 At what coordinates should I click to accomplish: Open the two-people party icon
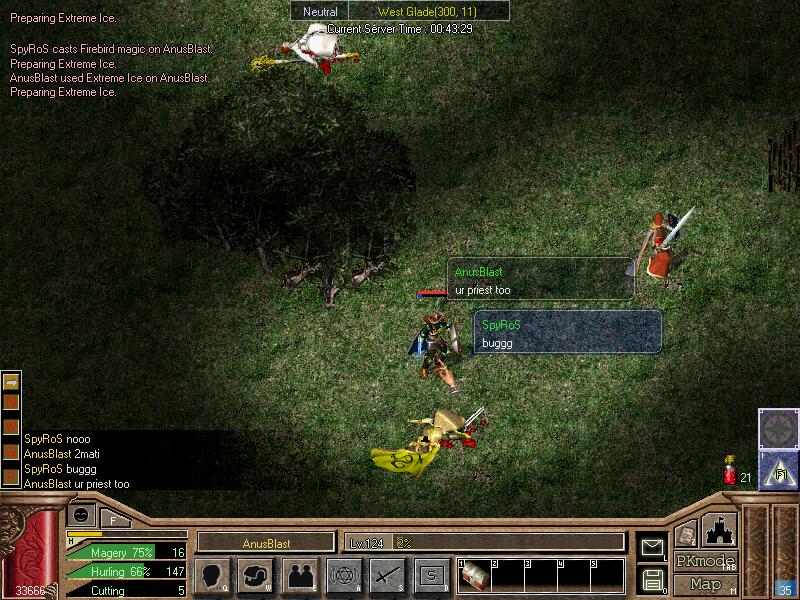(300, 576)
